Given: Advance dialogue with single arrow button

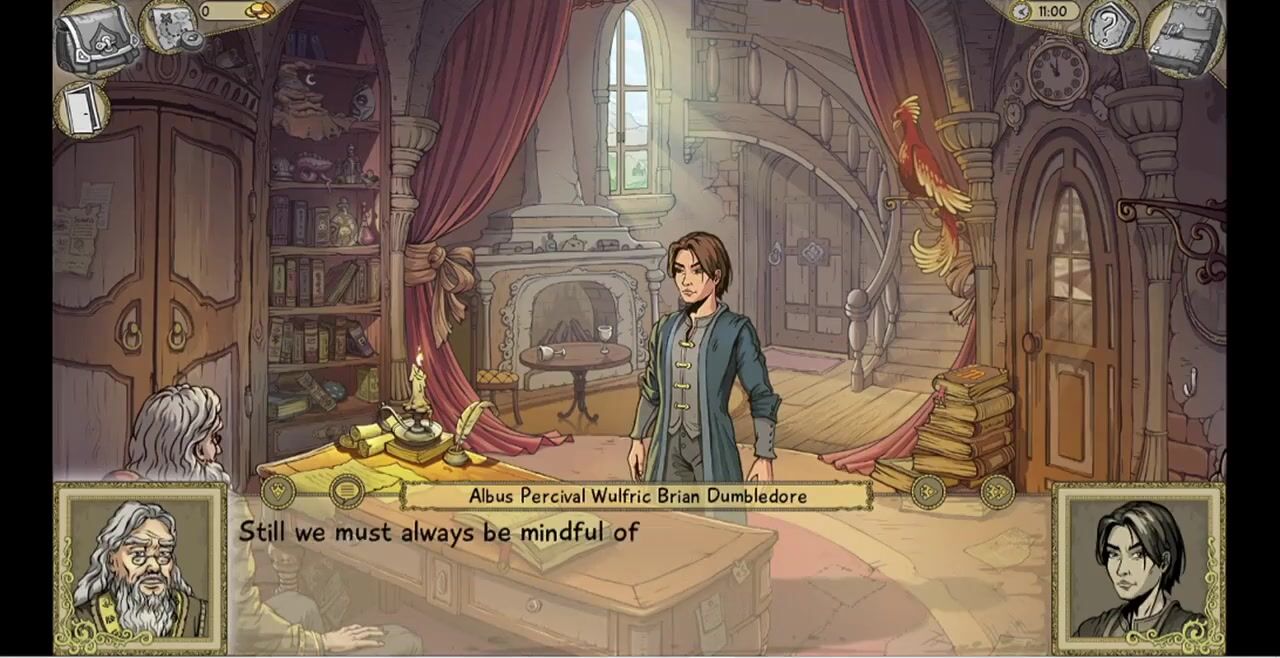Looking at the screenshot, I should point(928,491).
